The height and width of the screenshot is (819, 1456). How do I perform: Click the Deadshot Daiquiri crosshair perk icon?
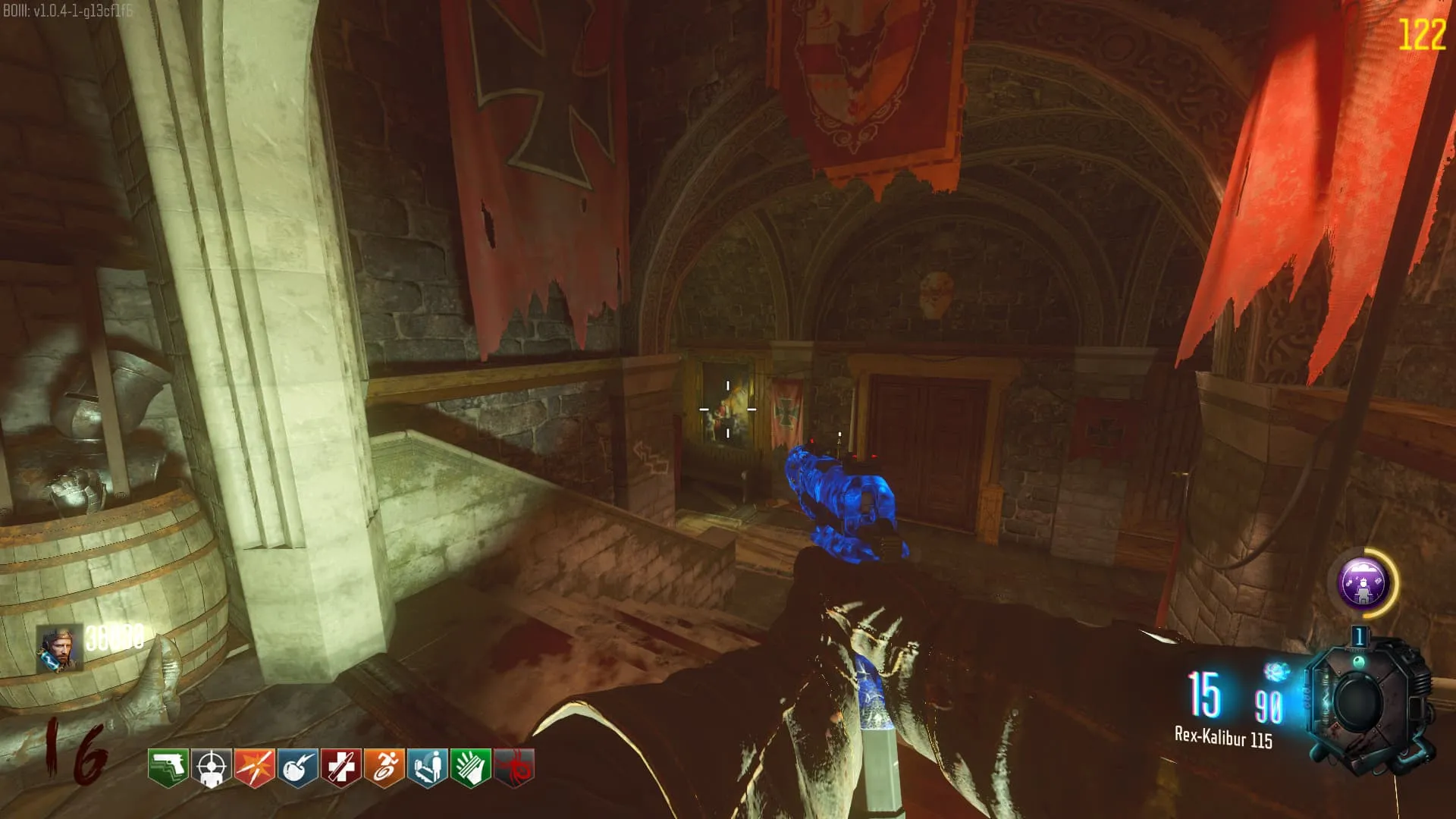click(x=211, y=768)
